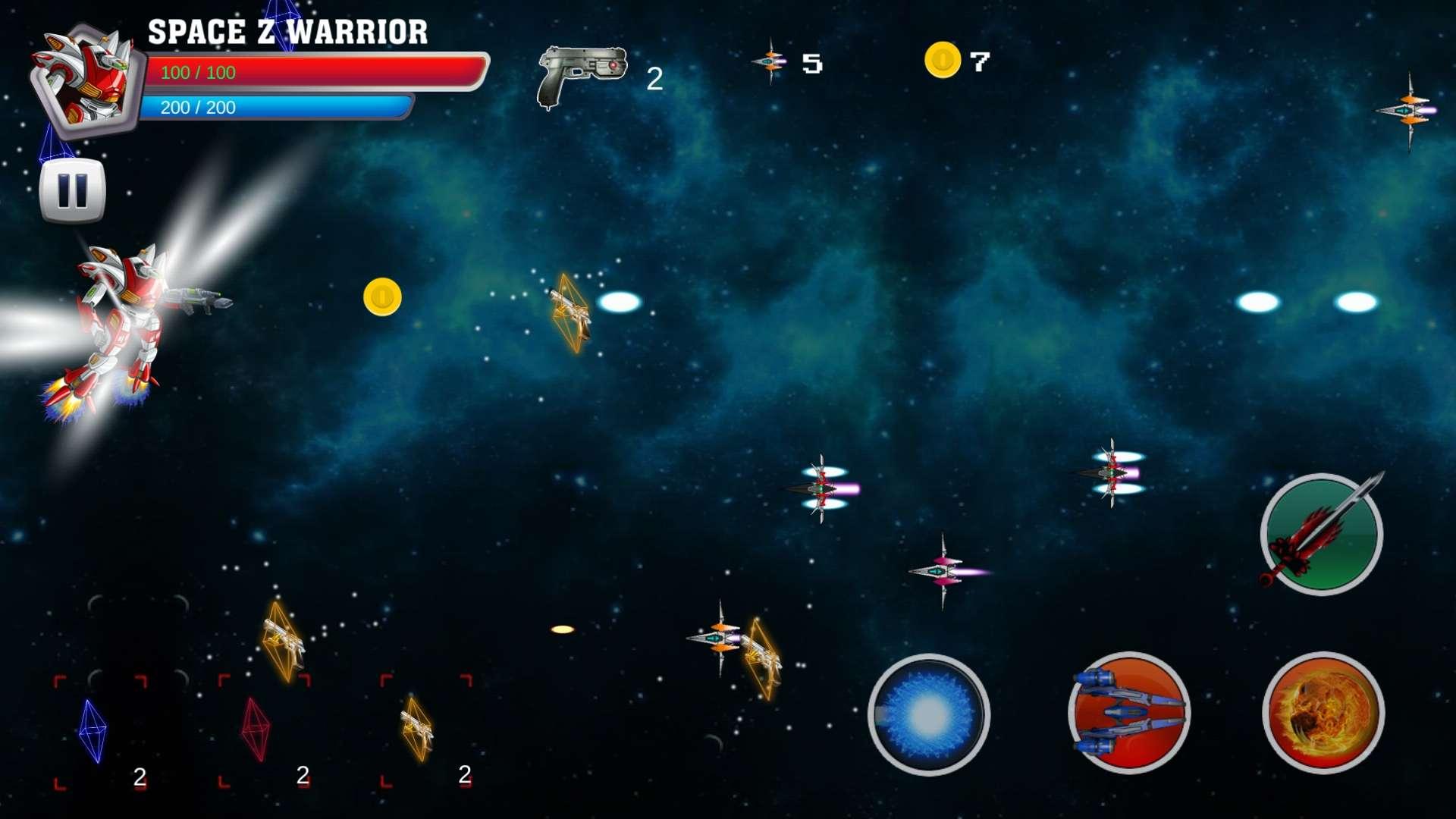
Task: Fire the blue energy orb ability
Action: 928,714
